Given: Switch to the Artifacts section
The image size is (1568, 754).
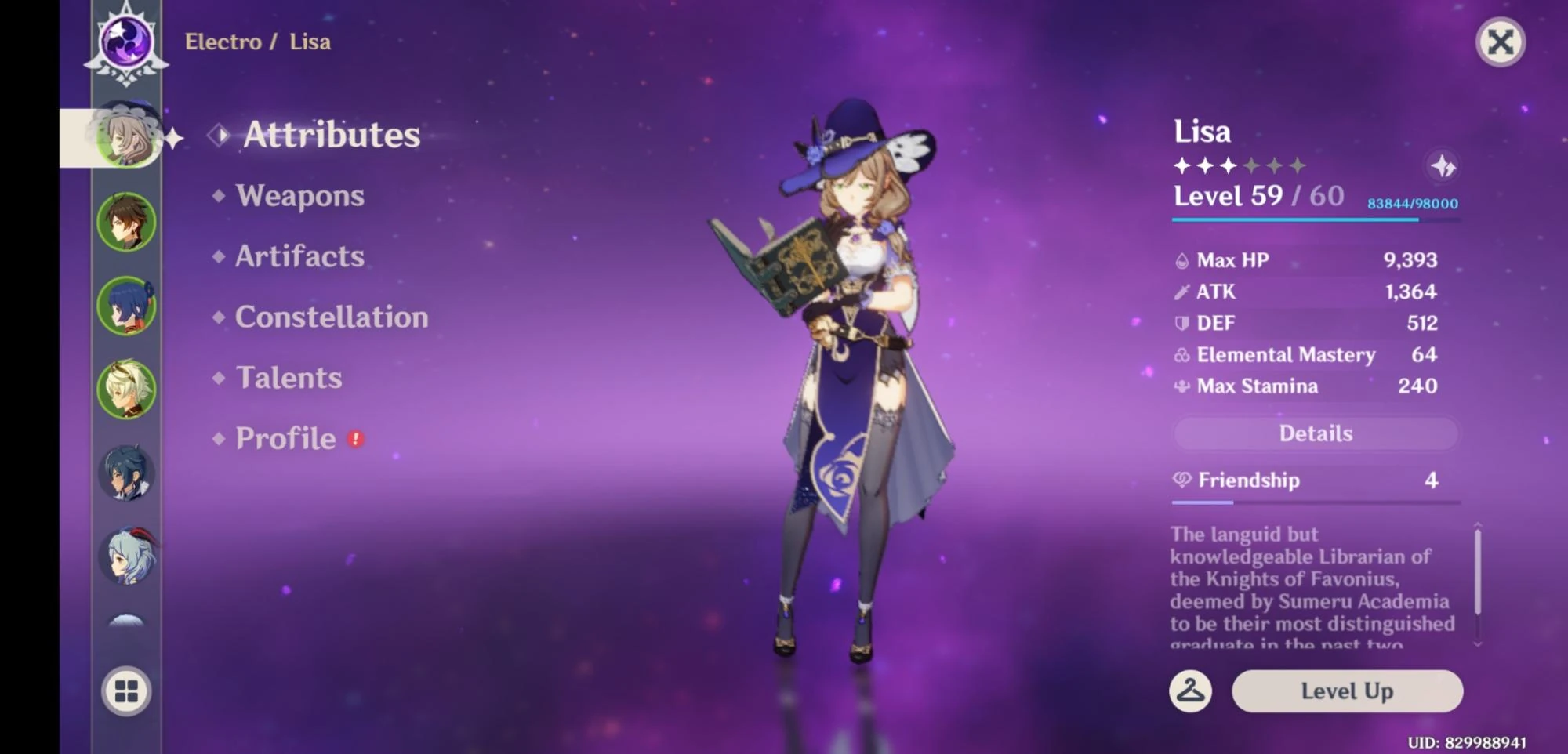Looking at the screenshot, I should (x=300, y=256).
